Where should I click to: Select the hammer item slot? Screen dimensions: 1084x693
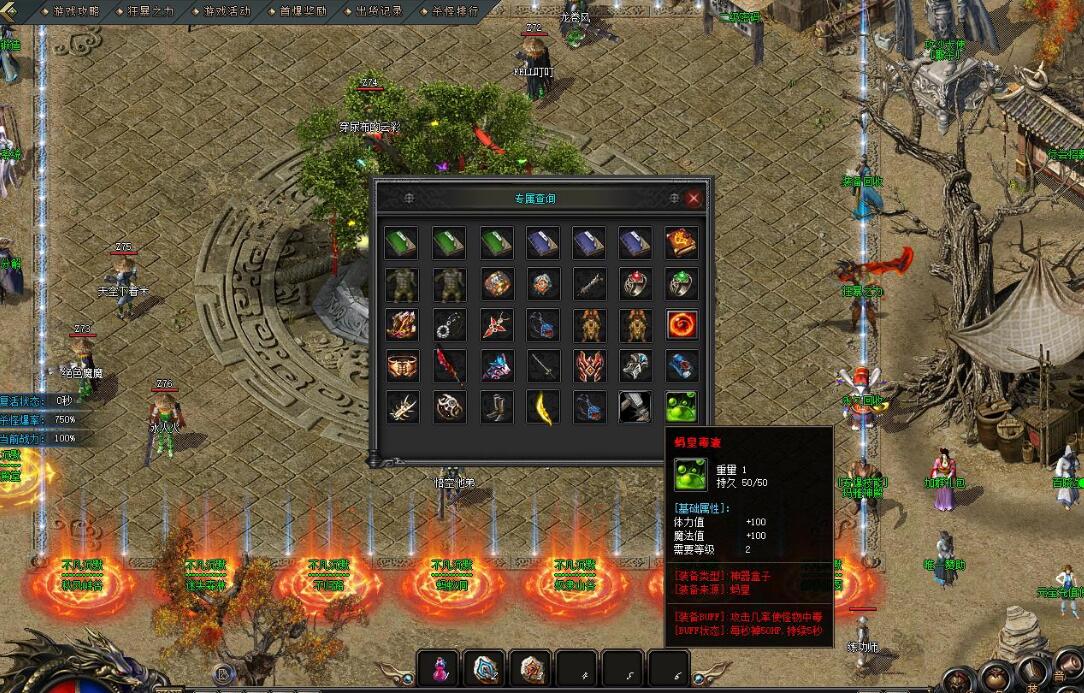pyautogui.click(x=635, y=406)
